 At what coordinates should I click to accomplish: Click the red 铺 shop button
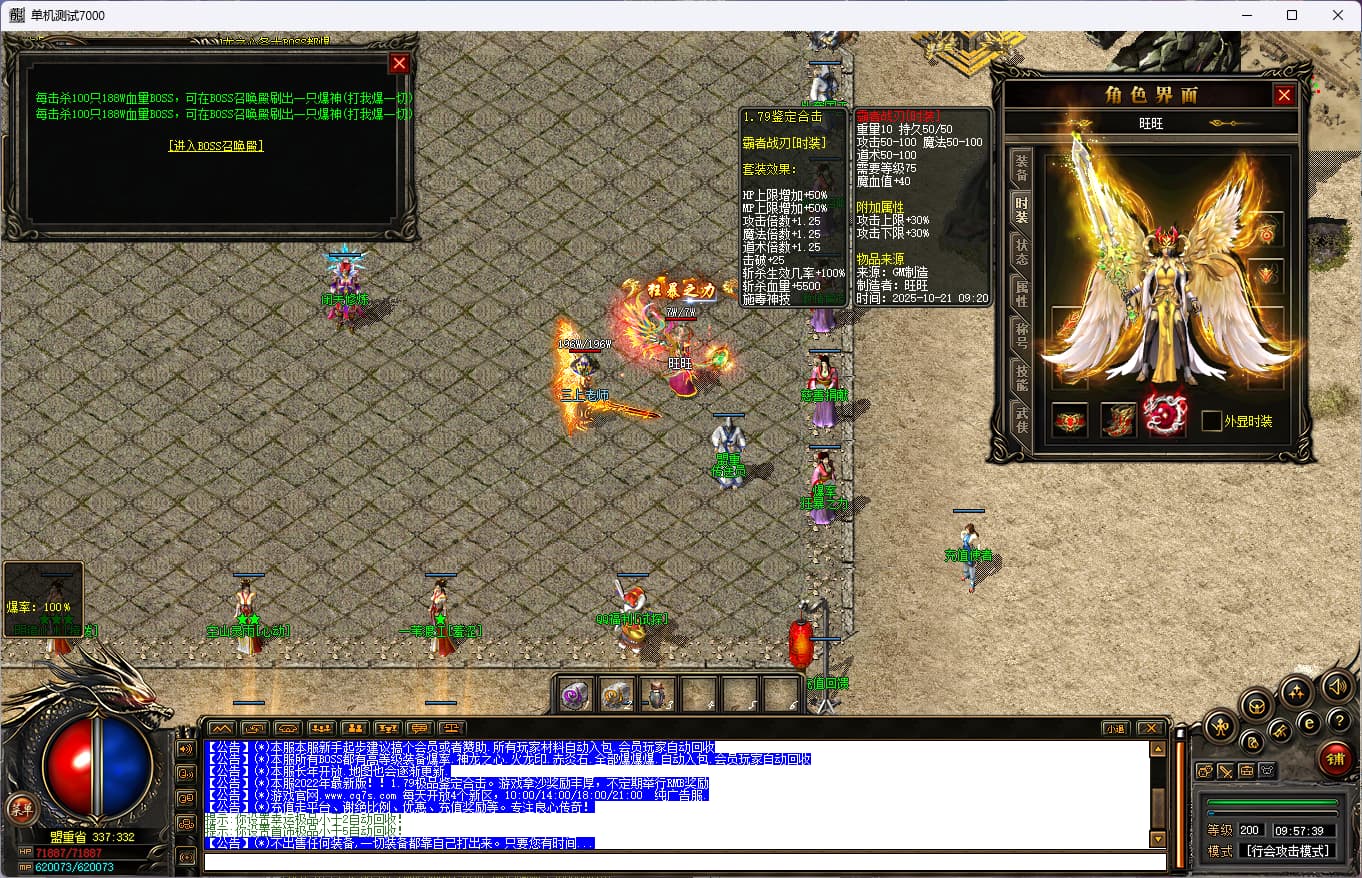click(1335, 759)
